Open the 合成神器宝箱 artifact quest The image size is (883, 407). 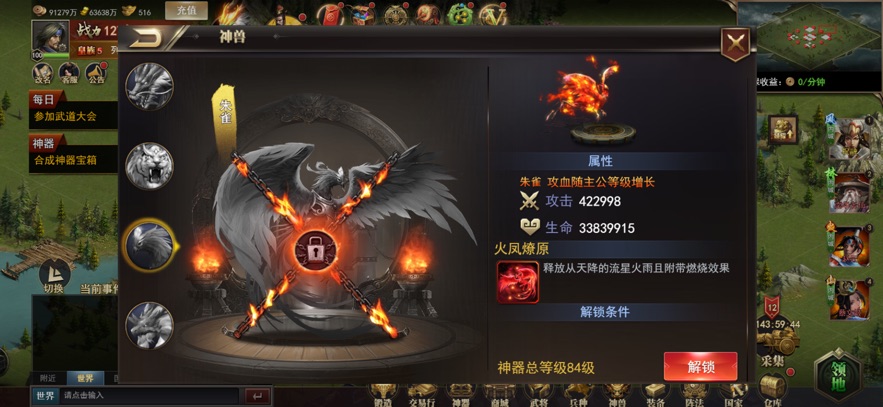pyautogui.click(x=64, y=159)
